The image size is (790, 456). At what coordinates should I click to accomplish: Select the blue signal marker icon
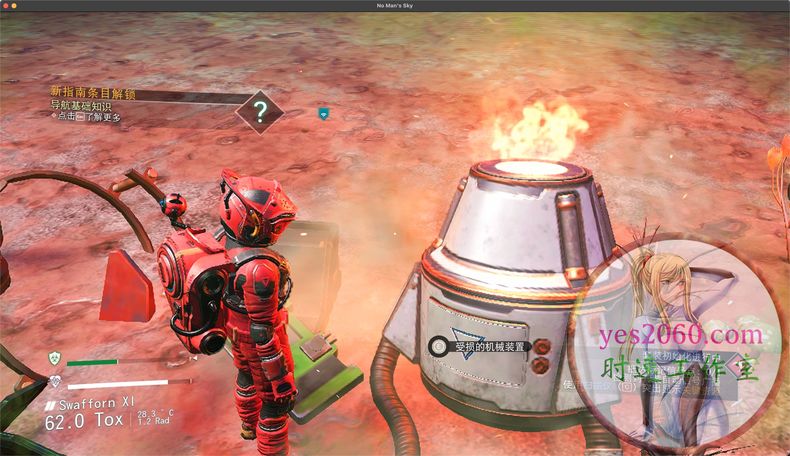click(x=323, y=113)
